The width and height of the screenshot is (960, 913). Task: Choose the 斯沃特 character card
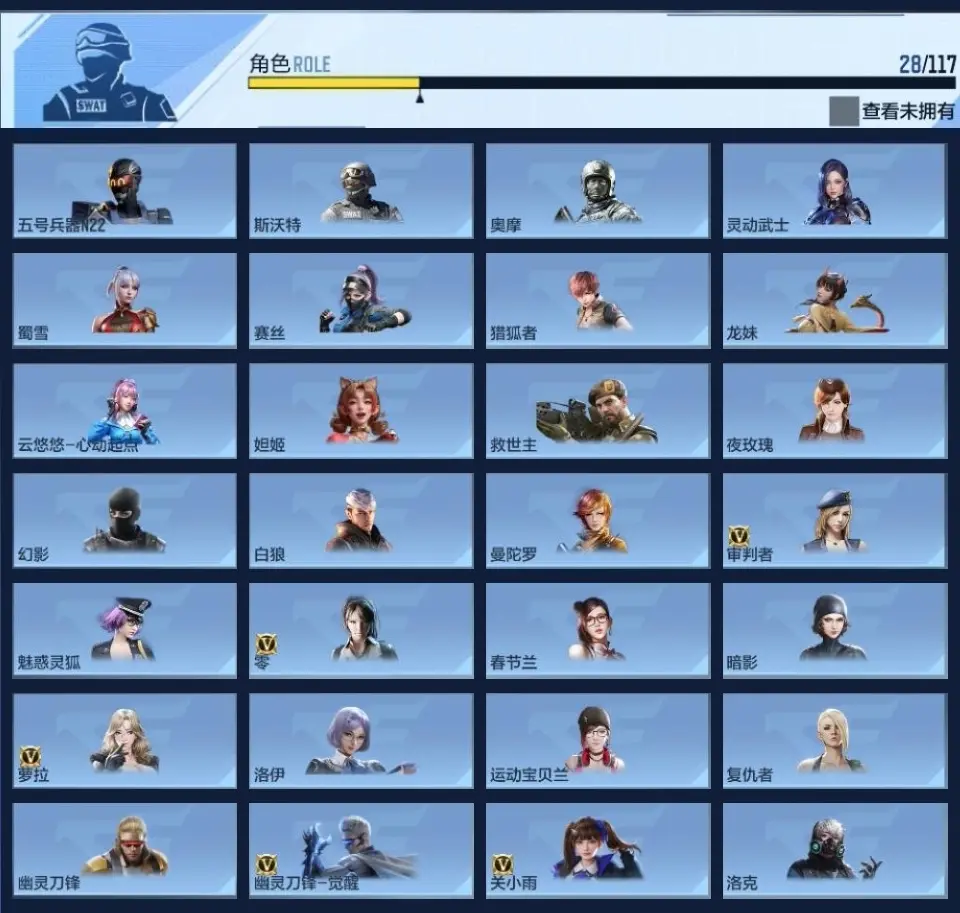361,191
